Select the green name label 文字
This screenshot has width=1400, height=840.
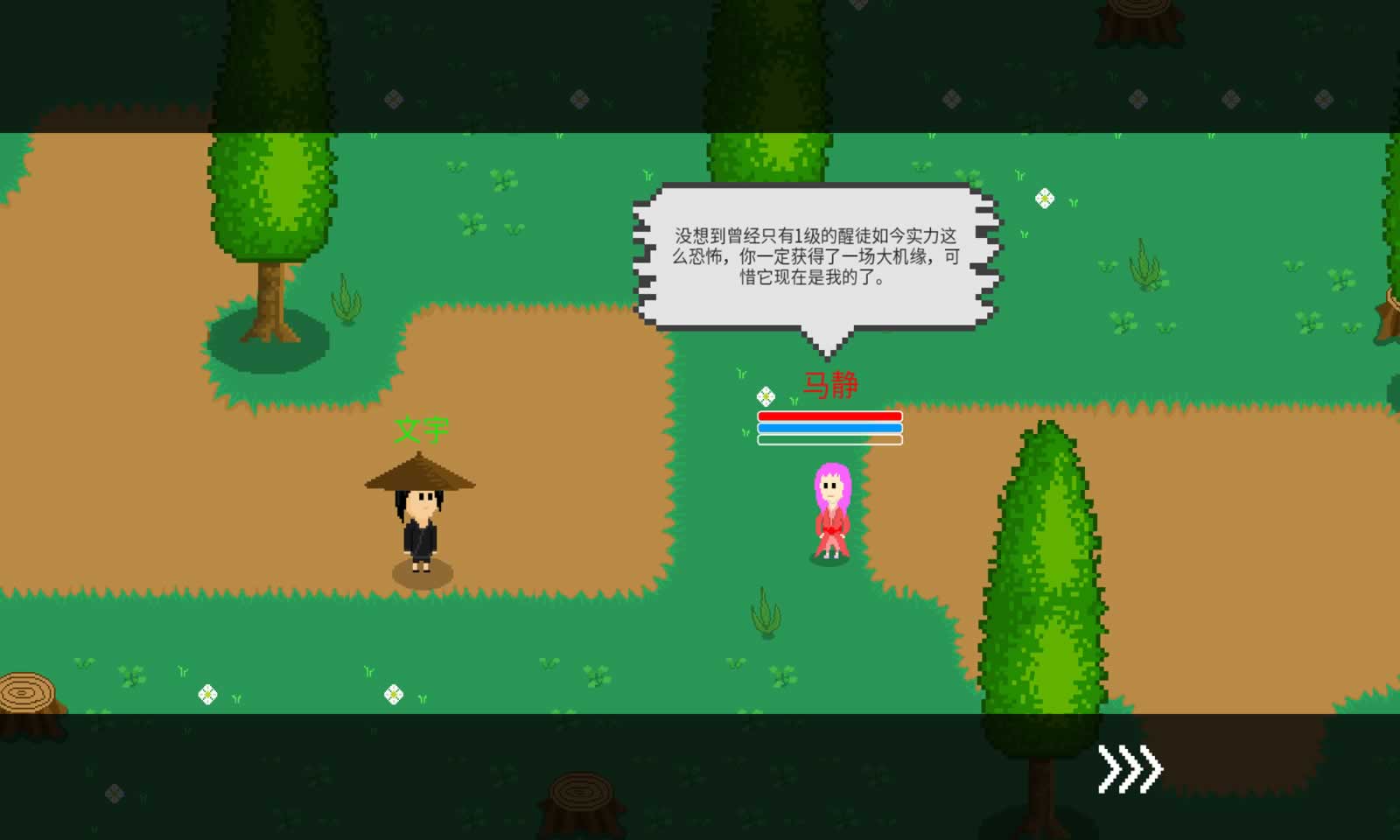(421, 430)
